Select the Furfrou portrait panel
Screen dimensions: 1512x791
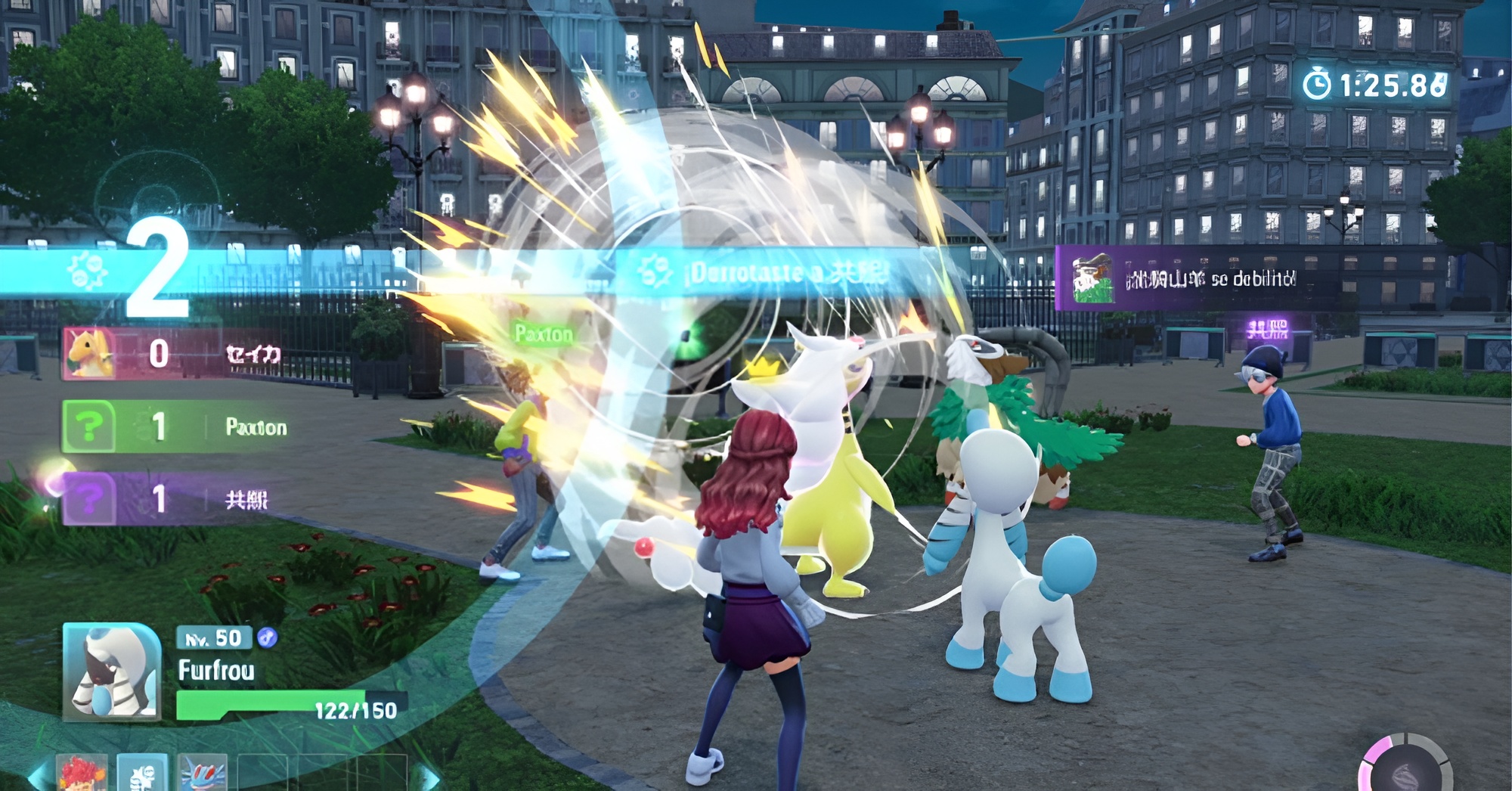point(112,672)
